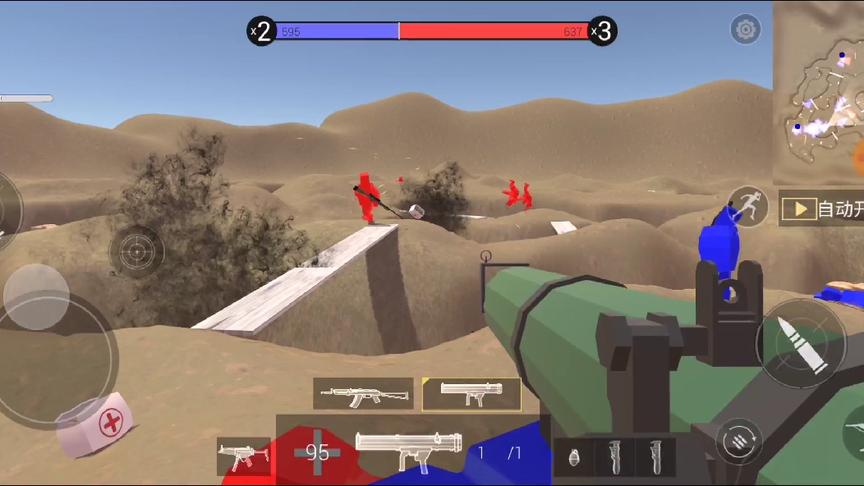Toggle the 自动开 auto-fire button
The height and width of the screenshot is (486, 864).
point(822,209)
